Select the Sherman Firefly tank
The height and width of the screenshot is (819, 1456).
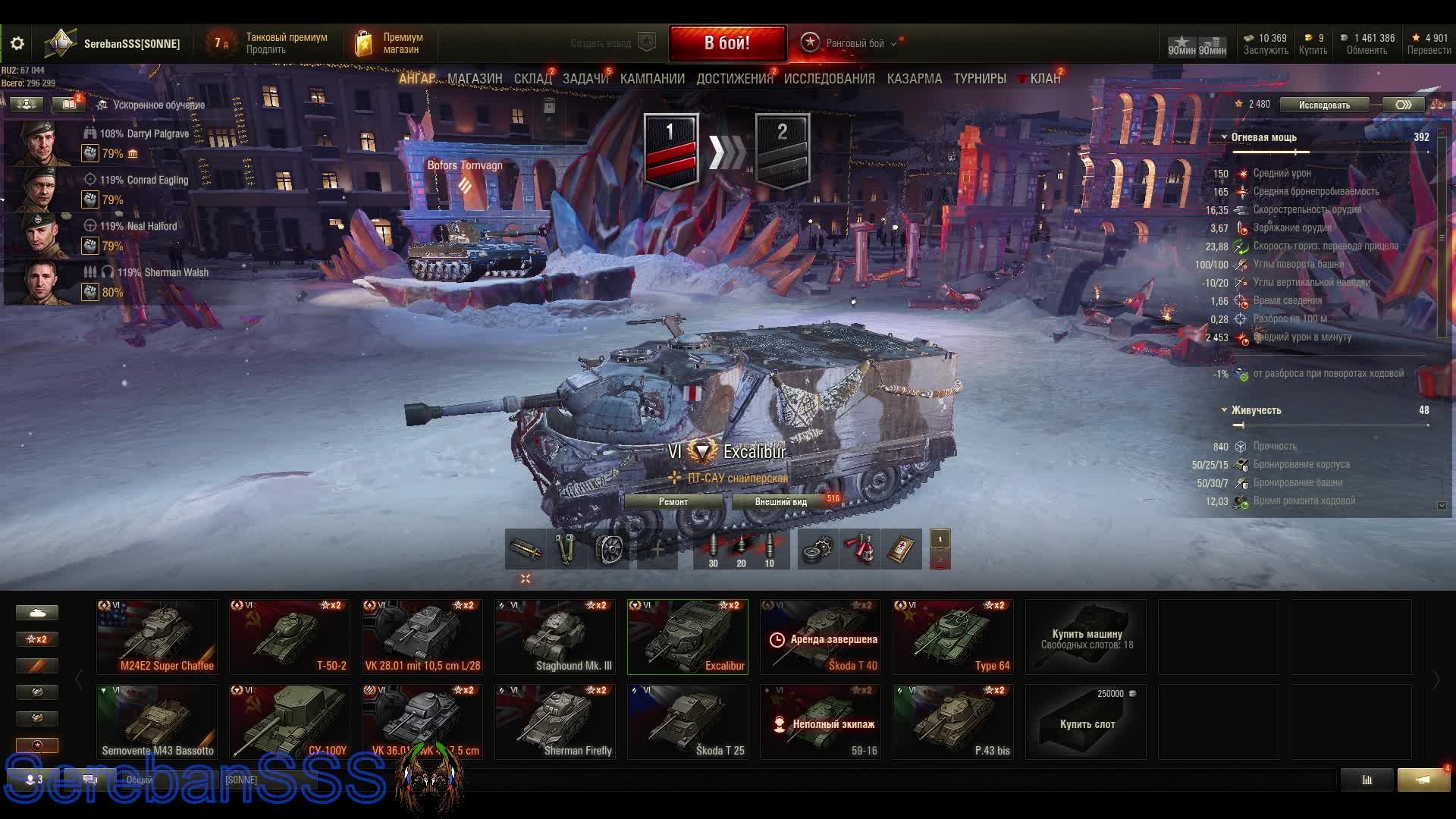[x=555, y=722]
